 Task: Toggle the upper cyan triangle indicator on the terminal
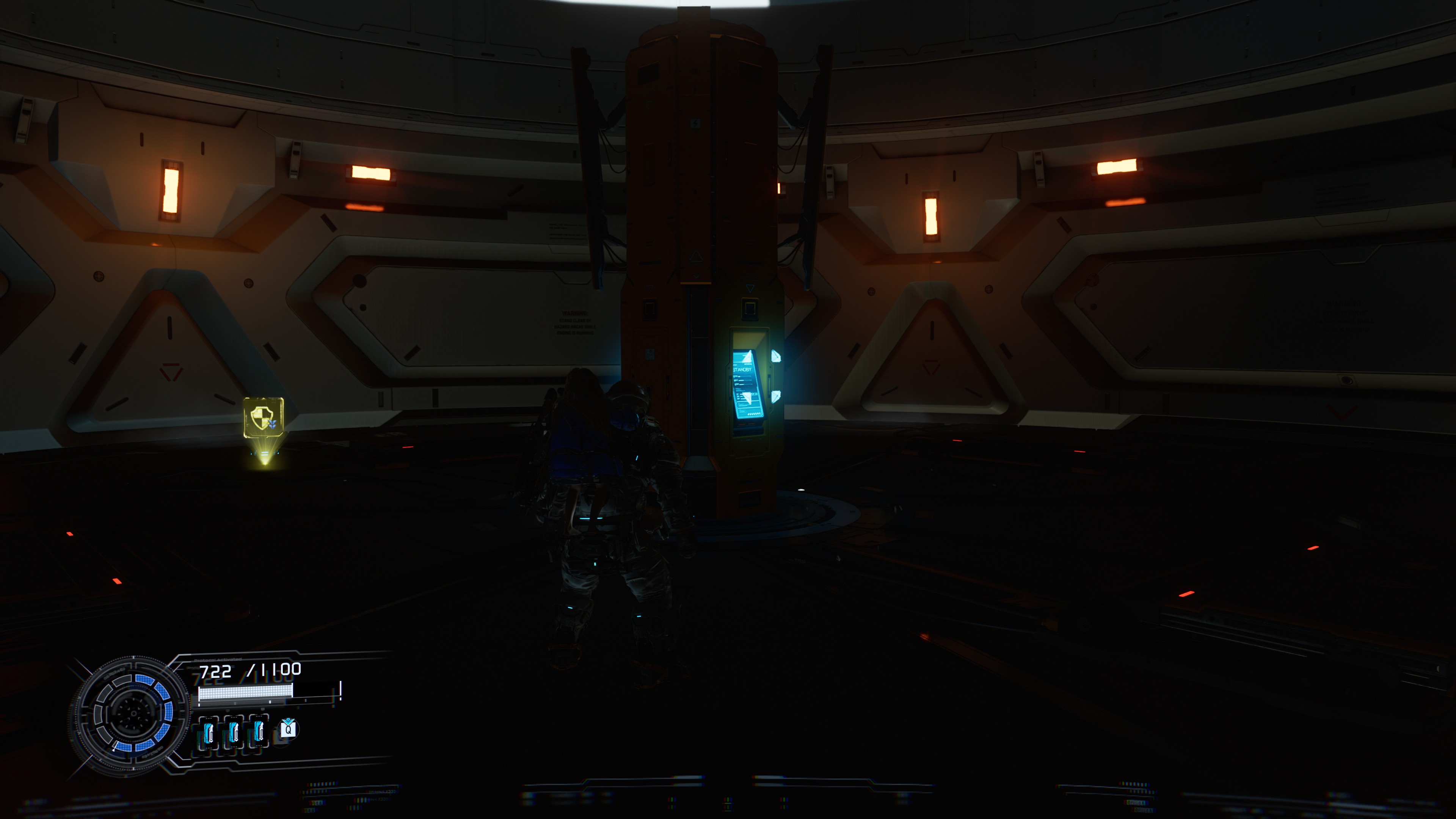click(x=776, y=356)
